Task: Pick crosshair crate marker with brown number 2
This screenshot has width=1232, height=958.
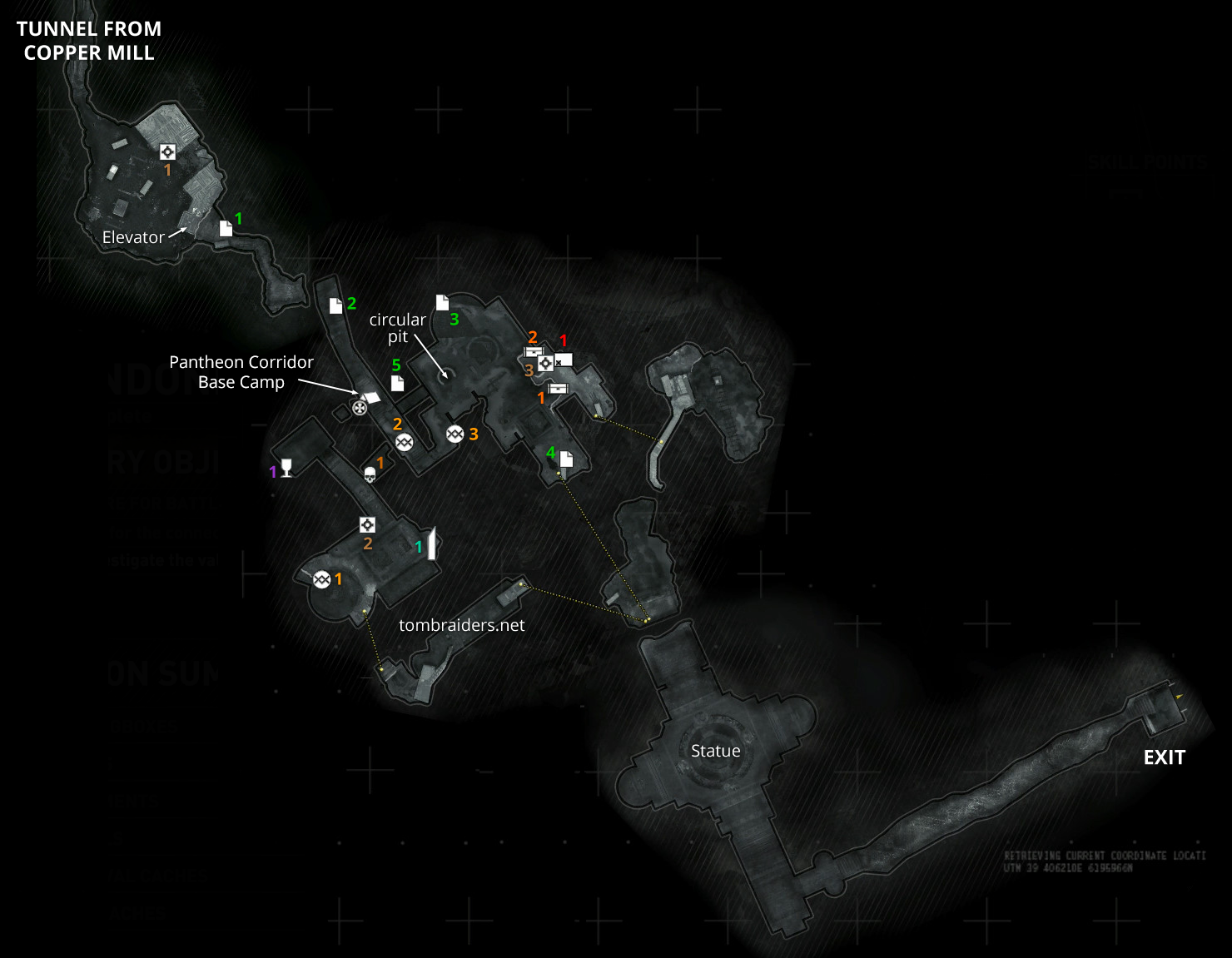Action: (x=367, y=524)
